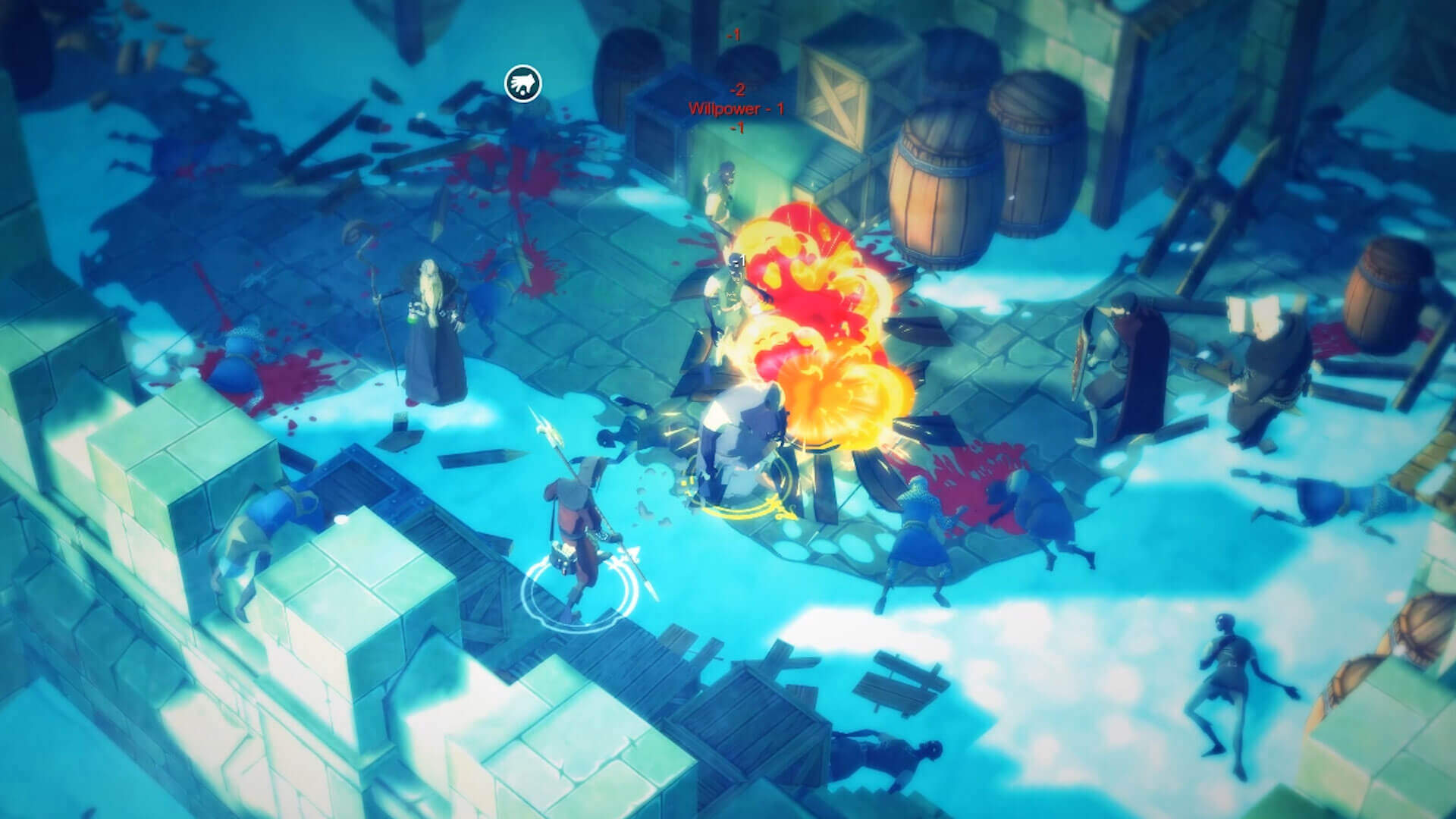Click the grabbing hand loot icon
1456x819 pixels.
[x=523, y=83]
